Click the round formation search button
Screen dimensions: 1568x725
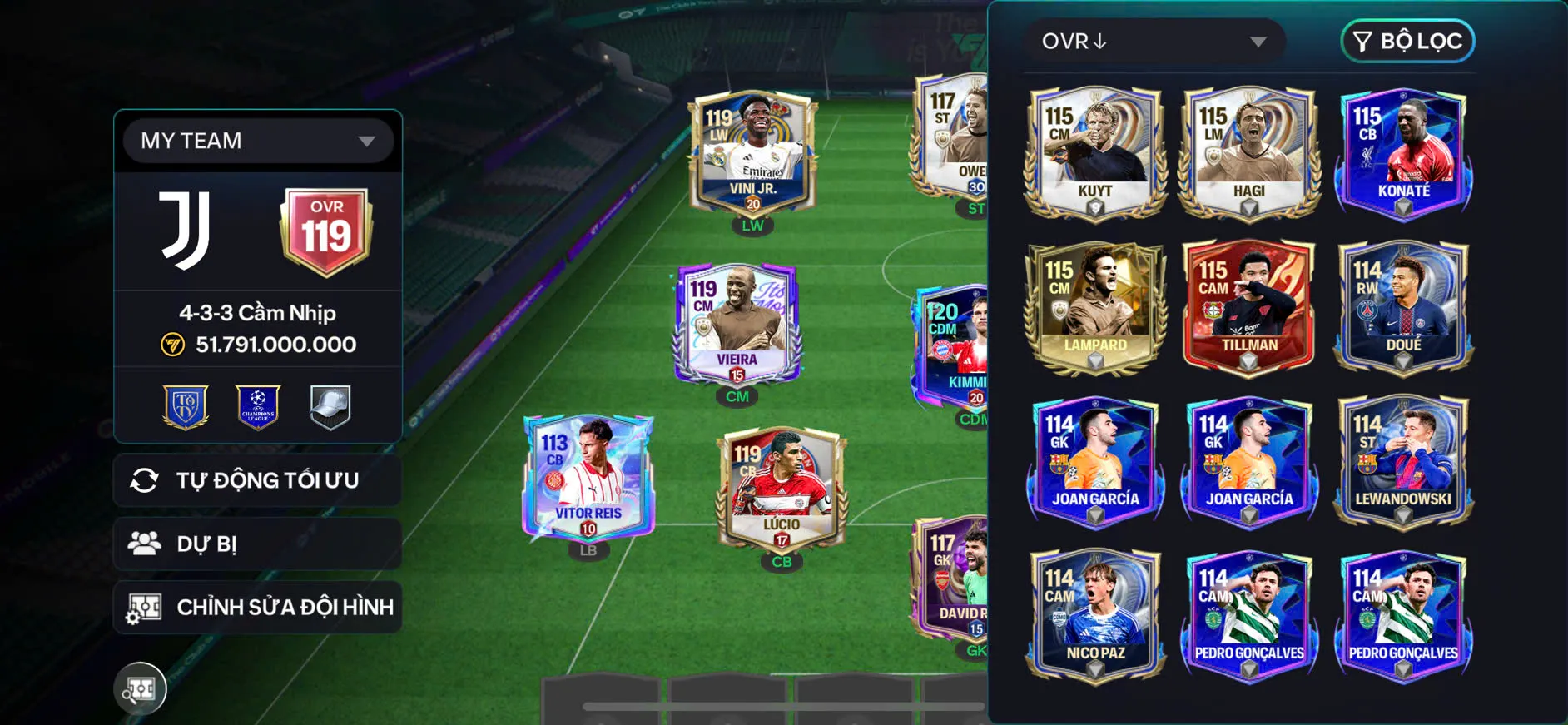click(x=140, y=688)
